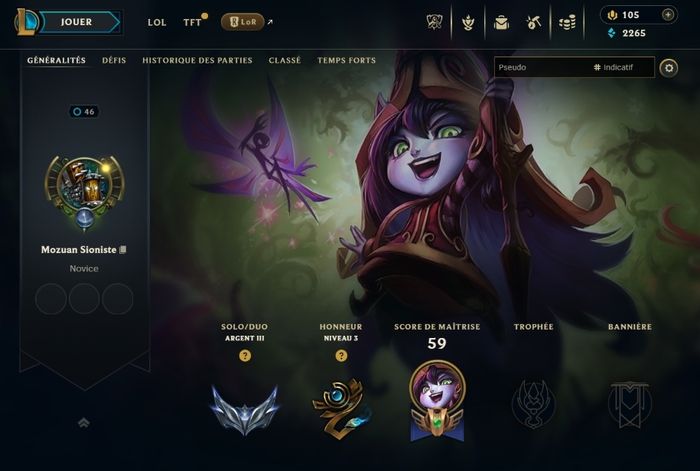Open the hammer loot crafting icon
This screenshot has height=471, width=700.
(534, 22)
